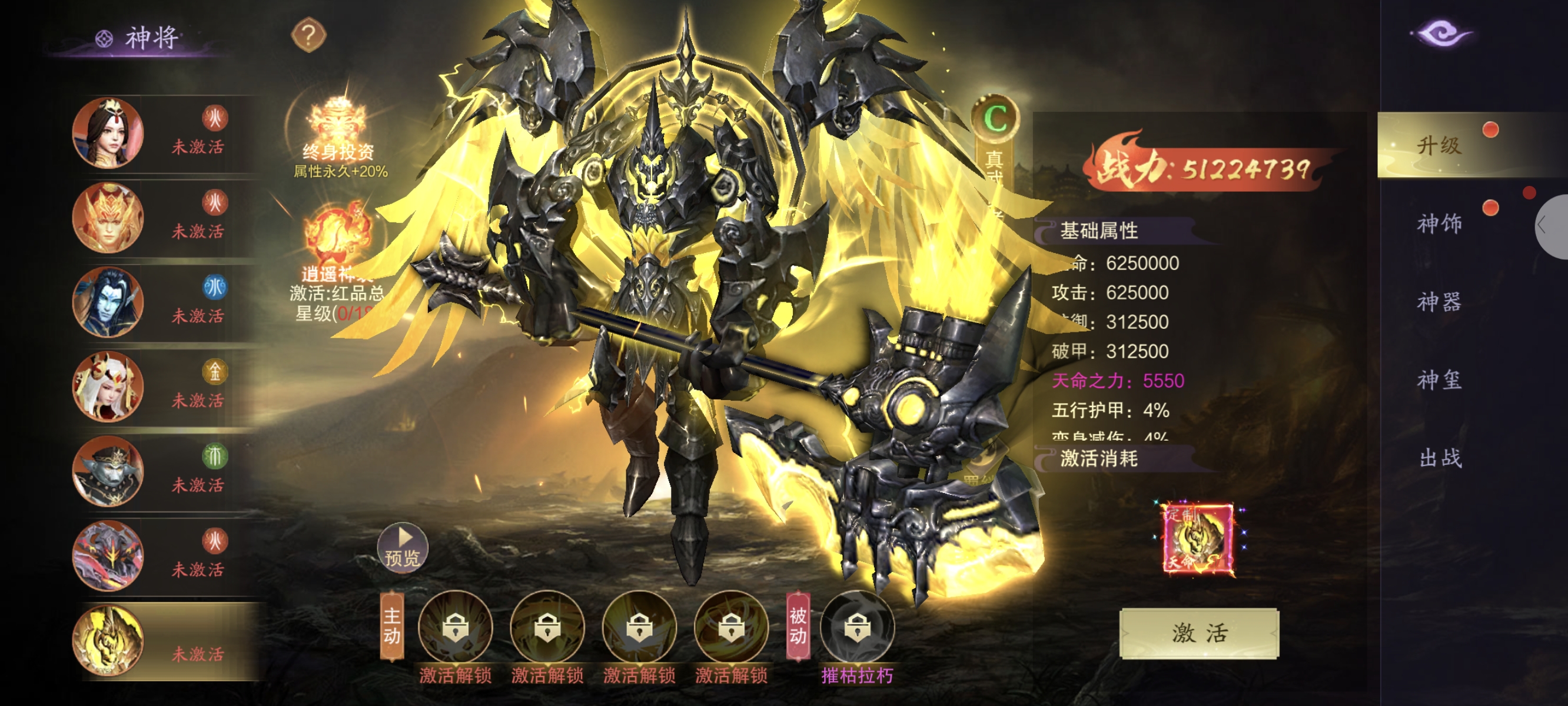The width and height of the screenshot is (1568, 706).
Task: View the 摧枯拉朽 passive skill icon
Action: (x=857, y=627)
